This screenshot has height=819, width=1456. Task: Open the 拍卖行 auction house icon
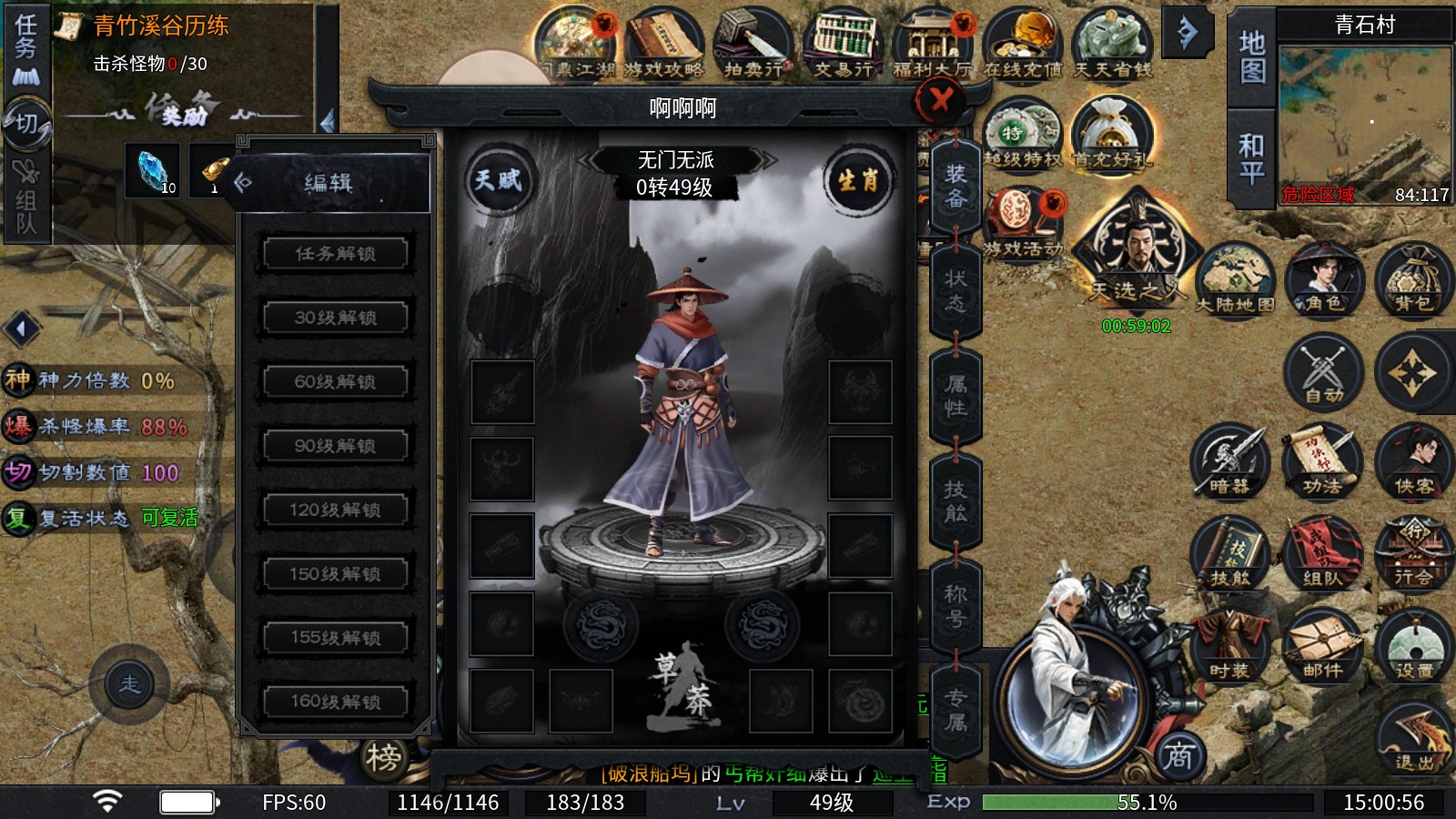coord(753,44)
